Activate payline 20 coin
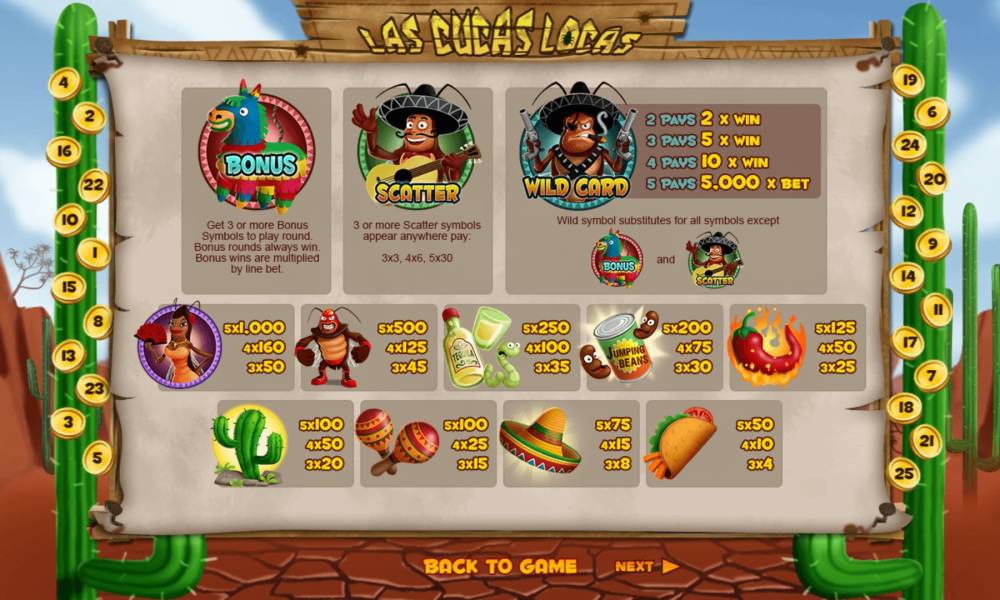1000x600 pixels. pyautogui.click(x=932, y=179)
